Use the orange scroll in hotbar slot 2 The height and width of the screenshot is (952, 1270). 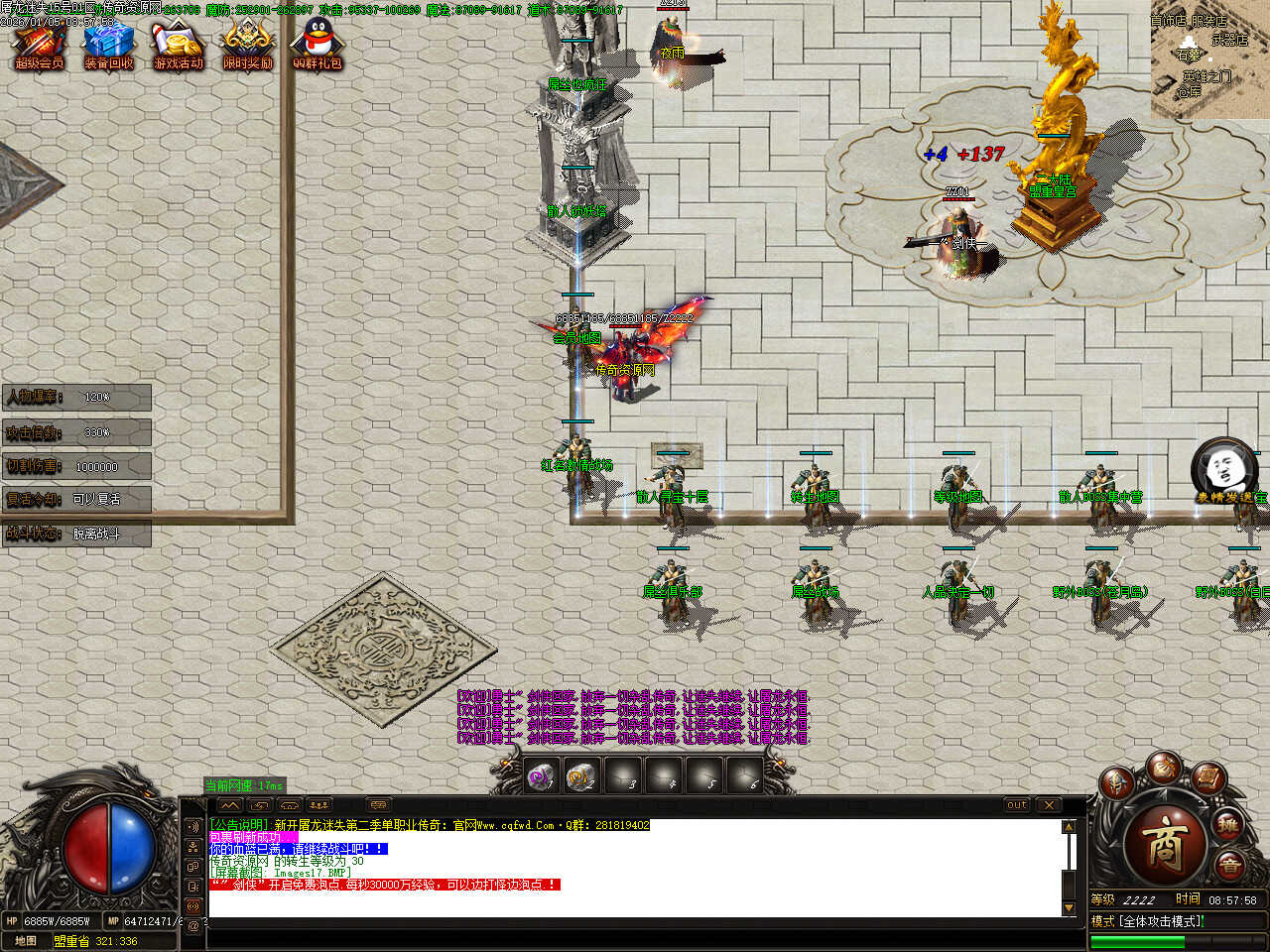(x=581, y=777)
